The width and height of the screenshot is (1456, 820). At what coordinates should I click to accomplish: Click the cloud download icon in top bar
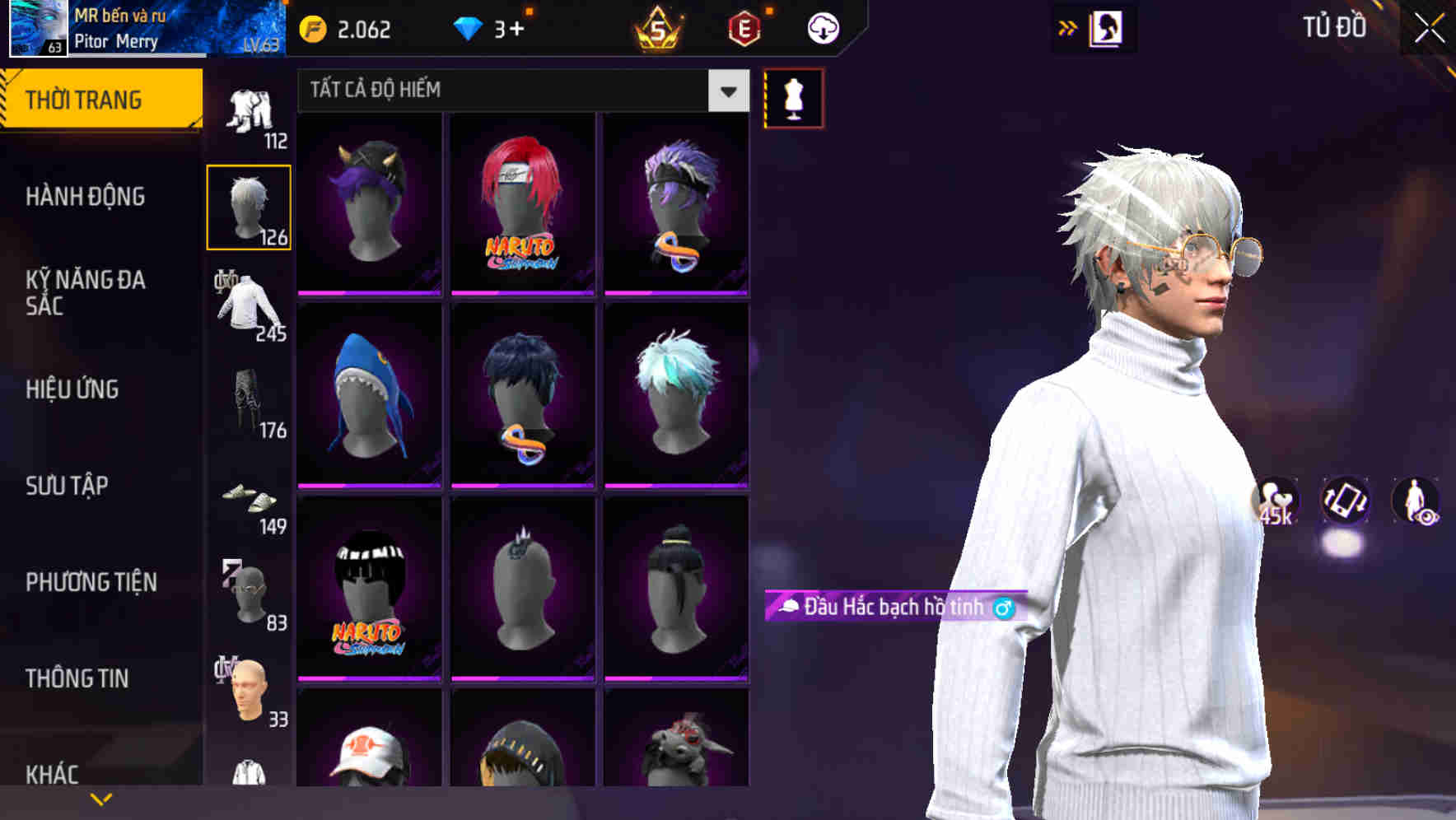(x=821, y=27)
